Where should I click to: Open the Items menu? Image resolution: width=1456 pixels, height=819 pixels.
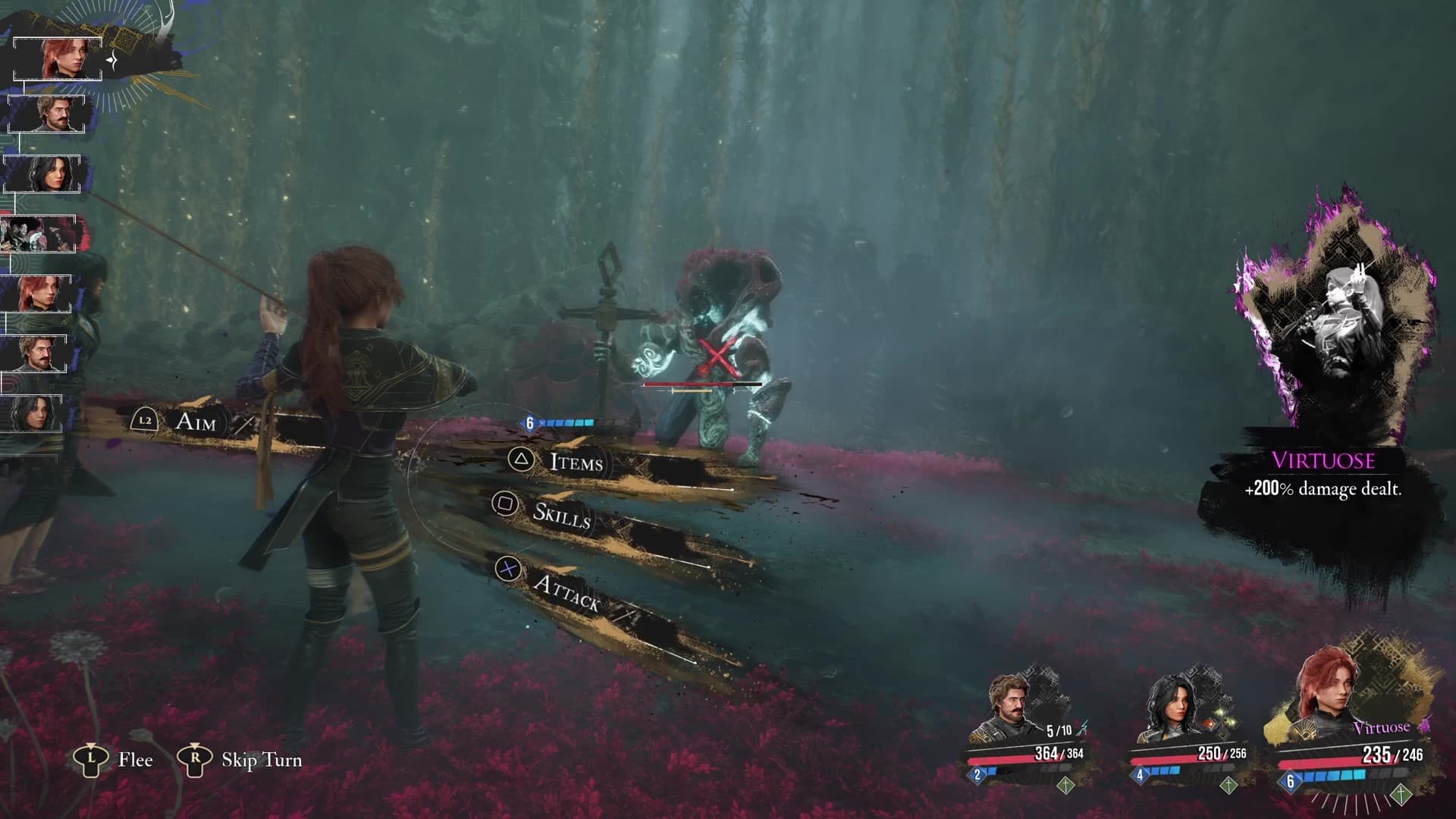point(575,461)
